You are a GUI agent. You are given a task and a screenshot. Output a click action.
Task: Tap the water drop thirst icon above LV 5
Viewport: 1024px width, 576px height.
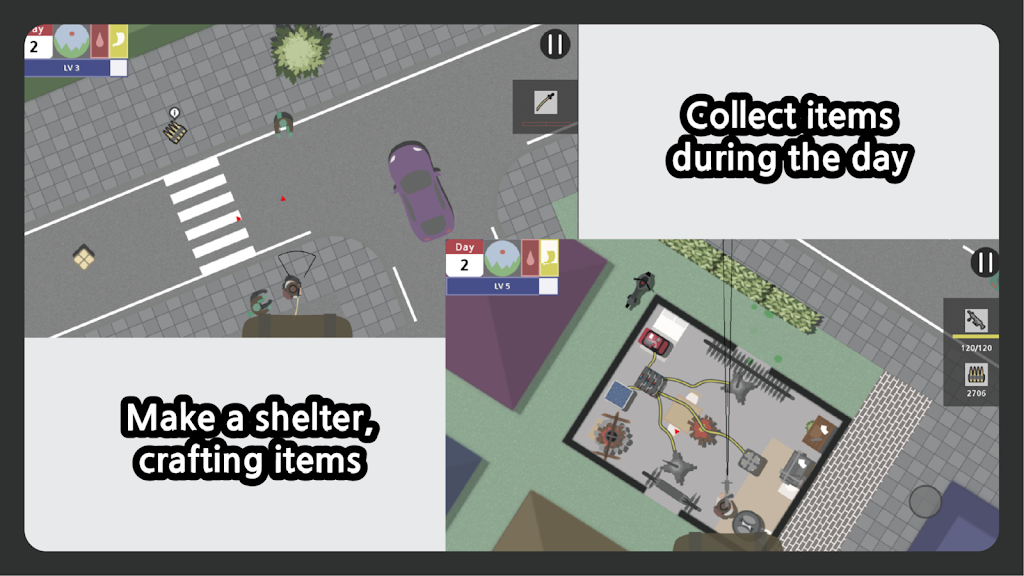530,258
